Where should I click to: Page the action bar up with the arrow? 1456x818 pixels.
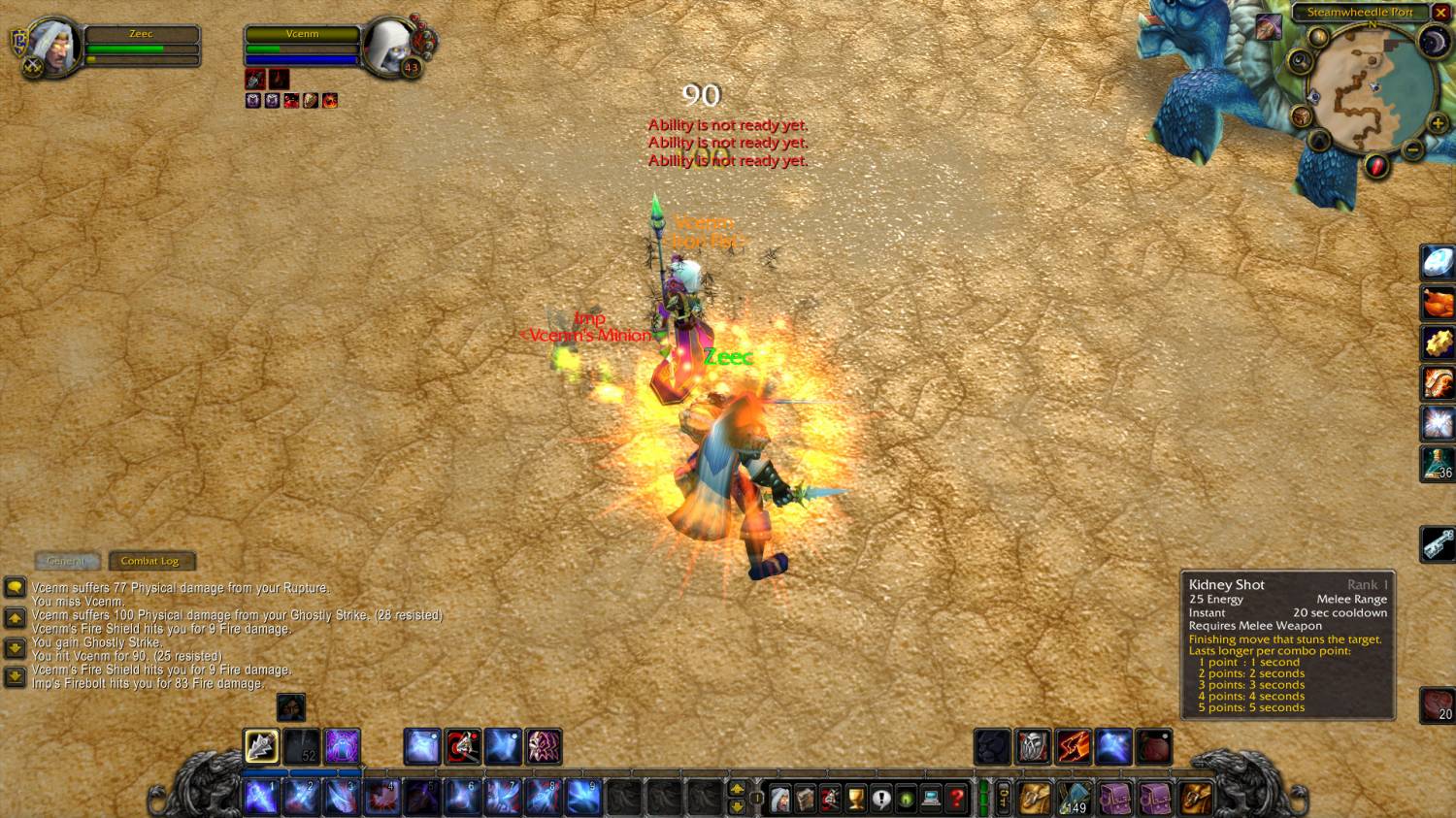click(737, 788)
